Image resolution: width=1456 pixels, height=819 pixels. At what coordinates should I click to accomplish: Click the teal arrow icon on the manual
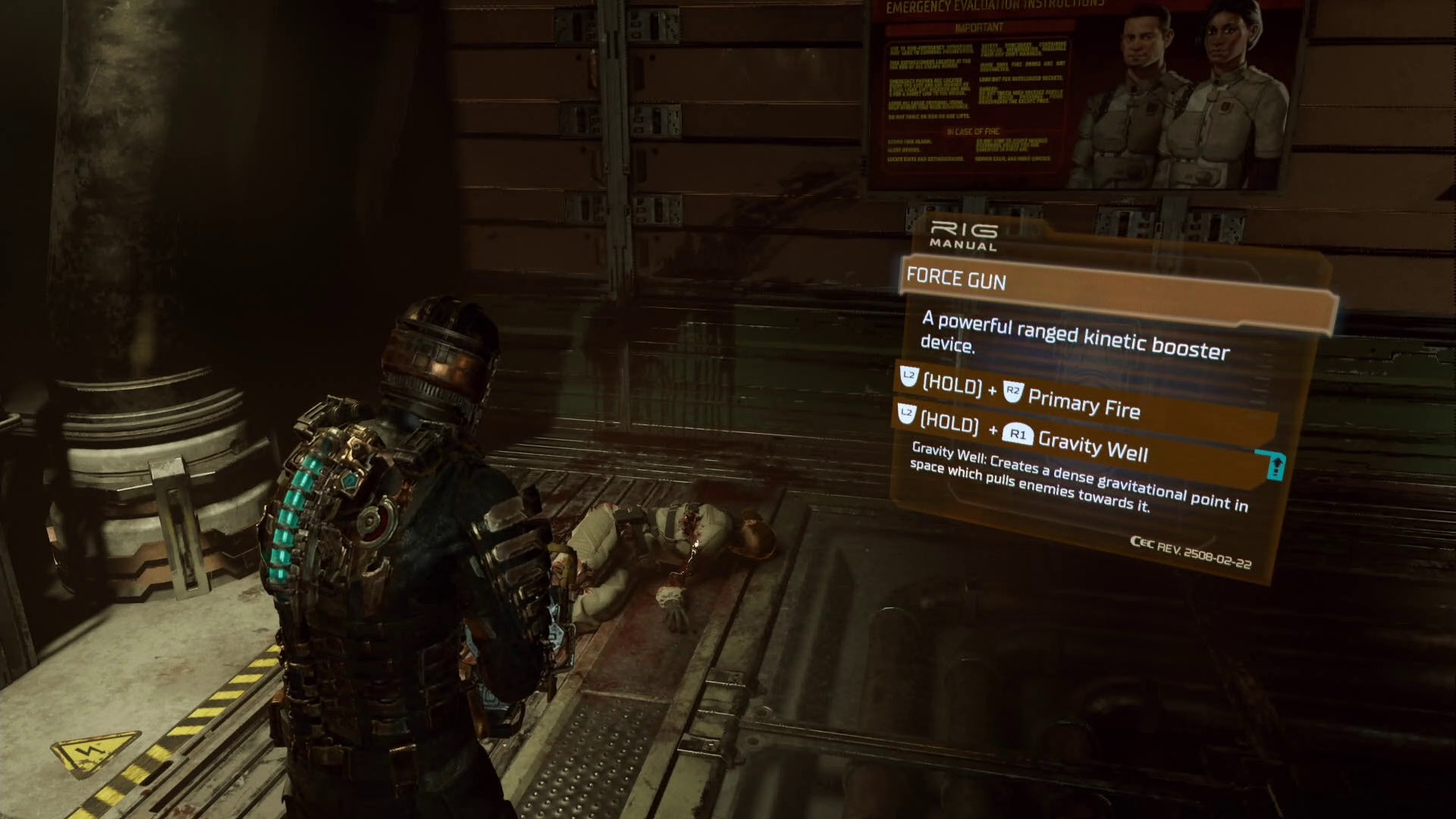[x=1276, y=465]
